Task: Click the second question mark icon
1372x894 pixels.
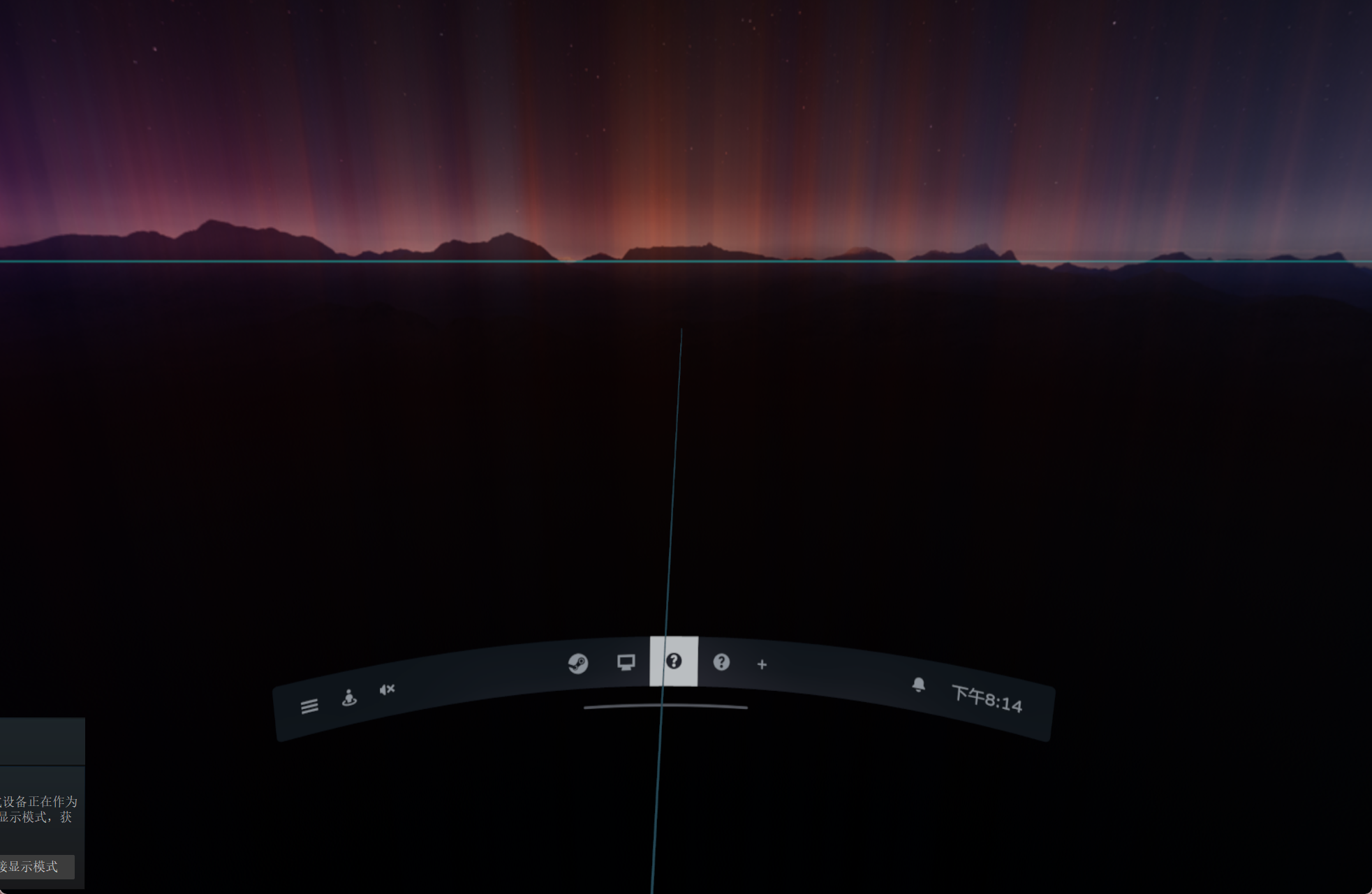Action: pos(722,663)
